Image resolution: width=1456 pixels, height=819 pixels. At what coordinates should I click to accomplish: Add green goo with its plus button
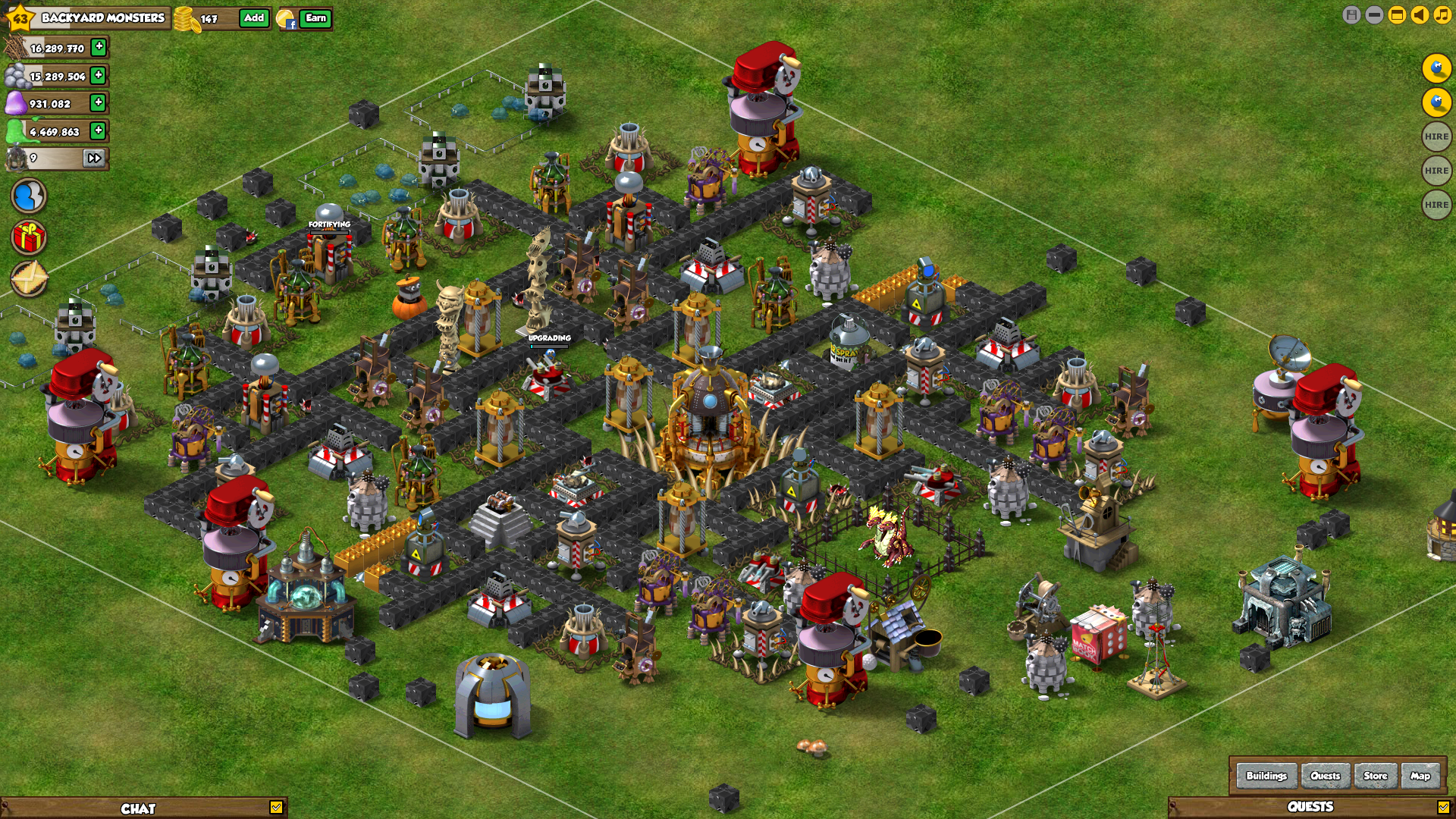tap(98, 130)
